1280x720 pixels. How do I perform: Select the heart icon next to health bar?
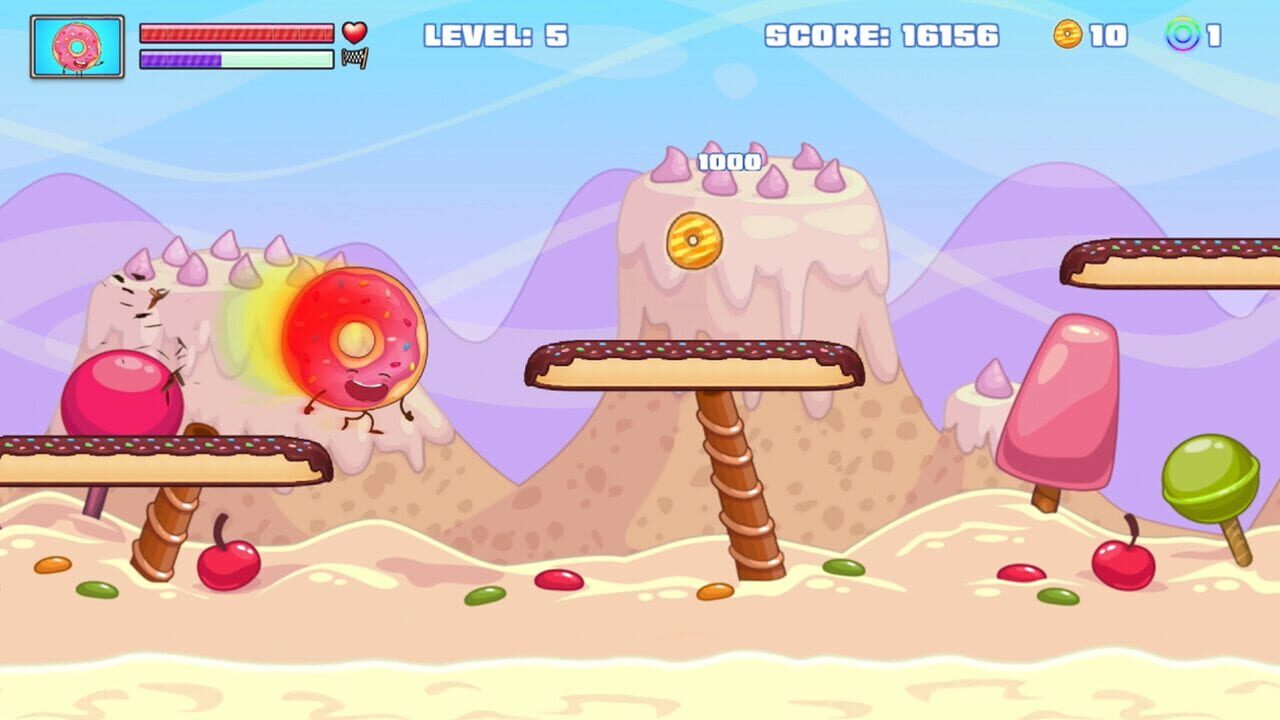pyautogui.click(x=355, y=31)
